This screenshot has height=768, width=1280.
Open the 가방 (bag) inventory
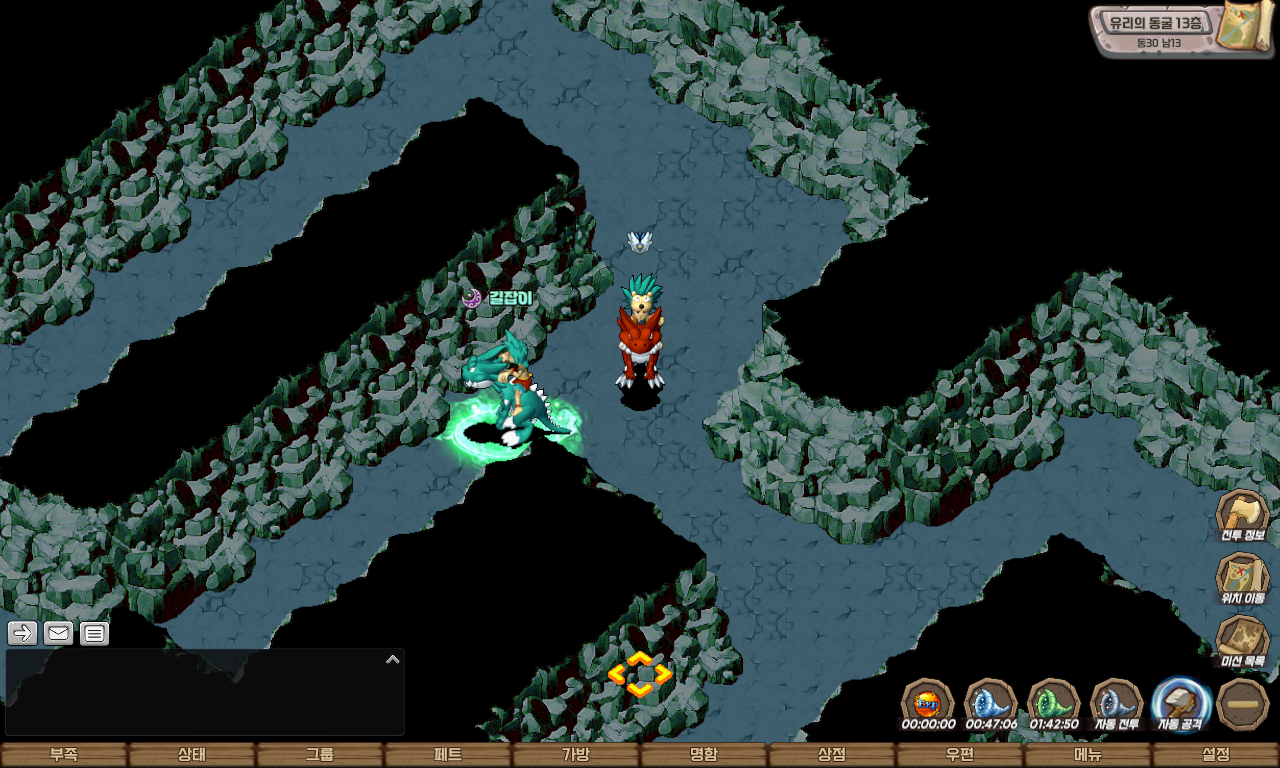tap(576, 755)
